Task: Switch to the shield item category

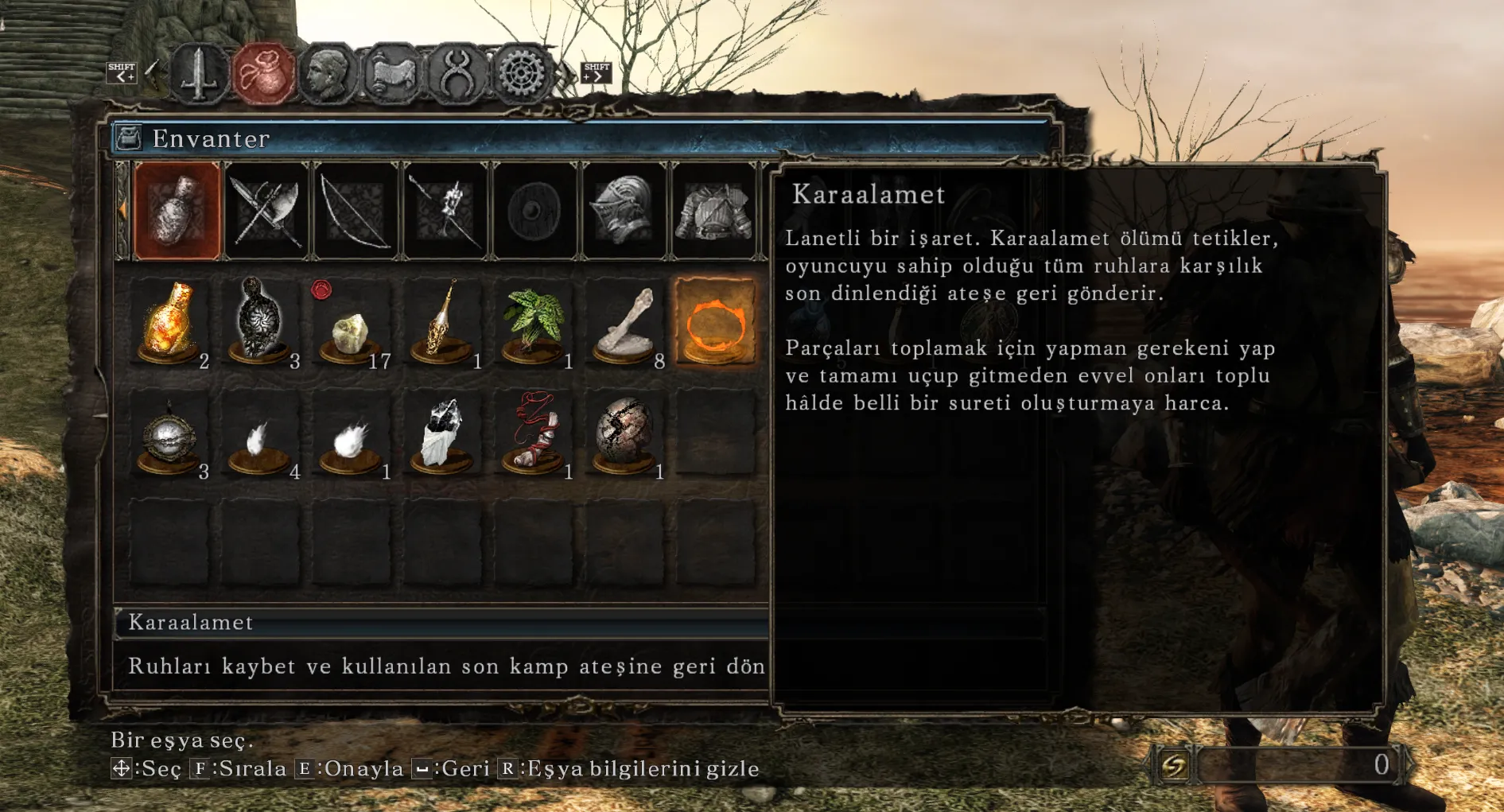Action: (x=535, y=211)
